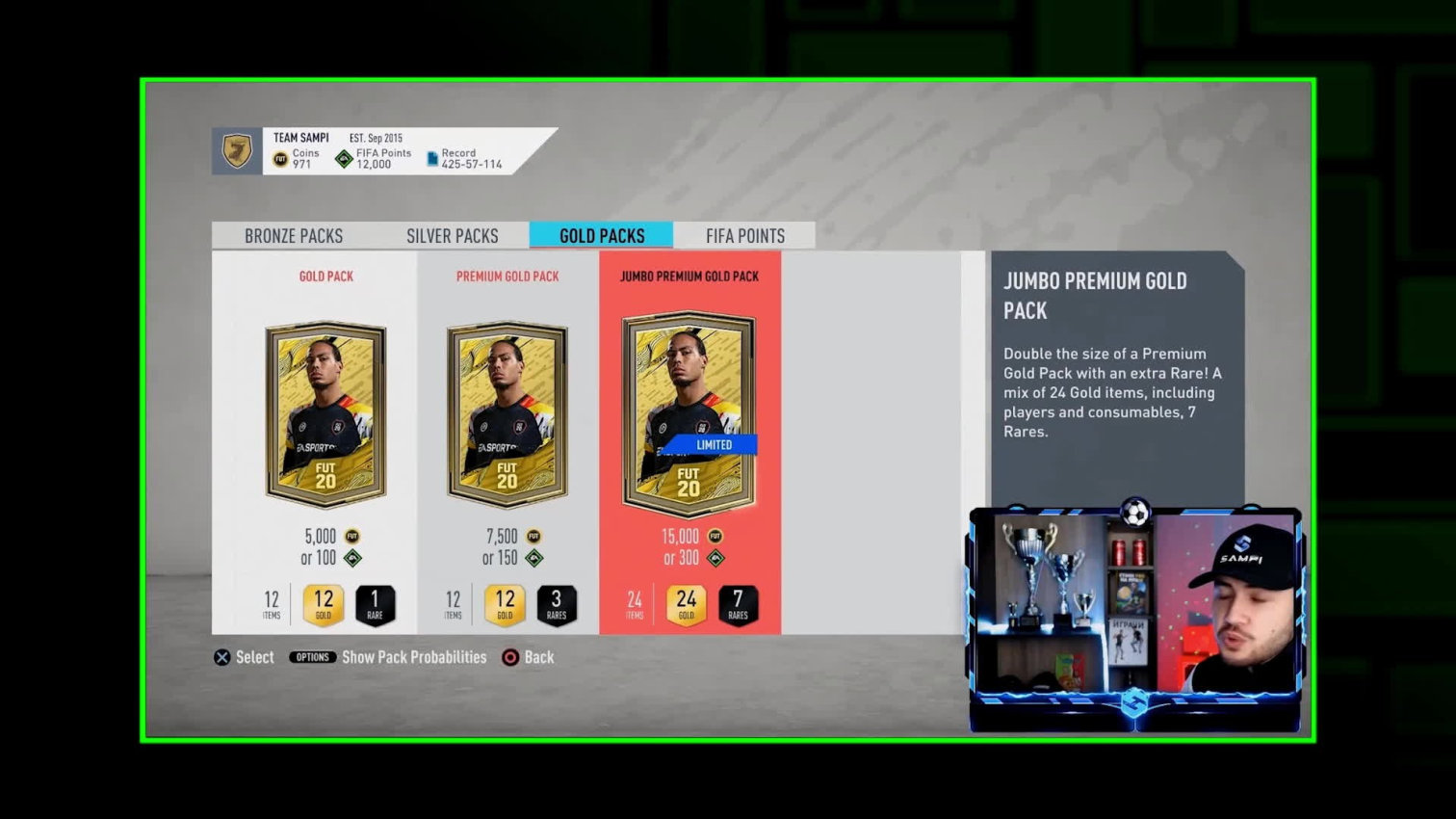This screenshot has height=819, width=1456.
Task: Go to the FIFA Points tab
Action: click(744, 236)
